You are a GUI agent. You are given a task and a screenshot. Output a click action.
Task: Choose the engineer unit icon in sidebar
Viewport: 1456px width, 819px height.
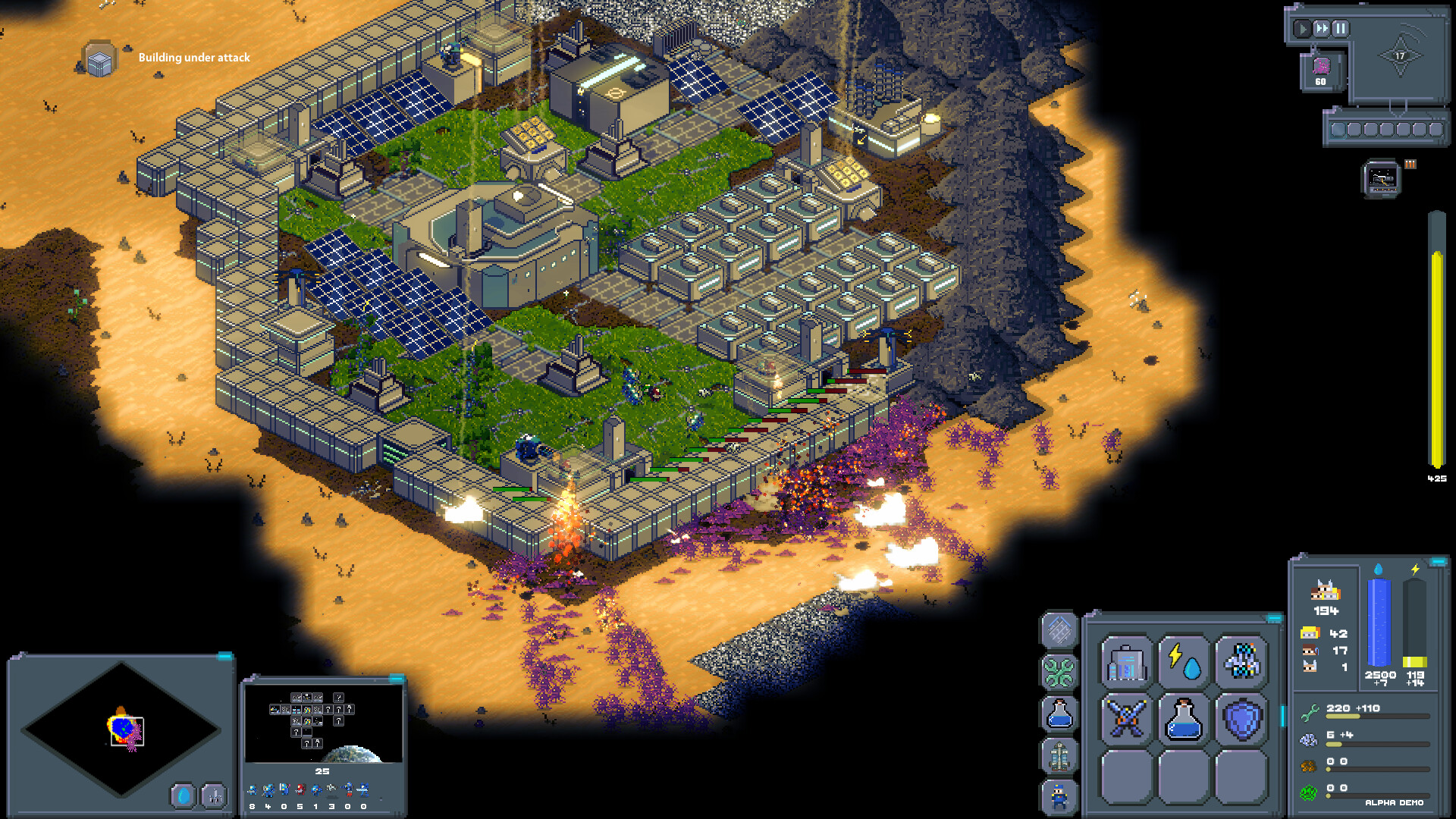point(1058,795)
